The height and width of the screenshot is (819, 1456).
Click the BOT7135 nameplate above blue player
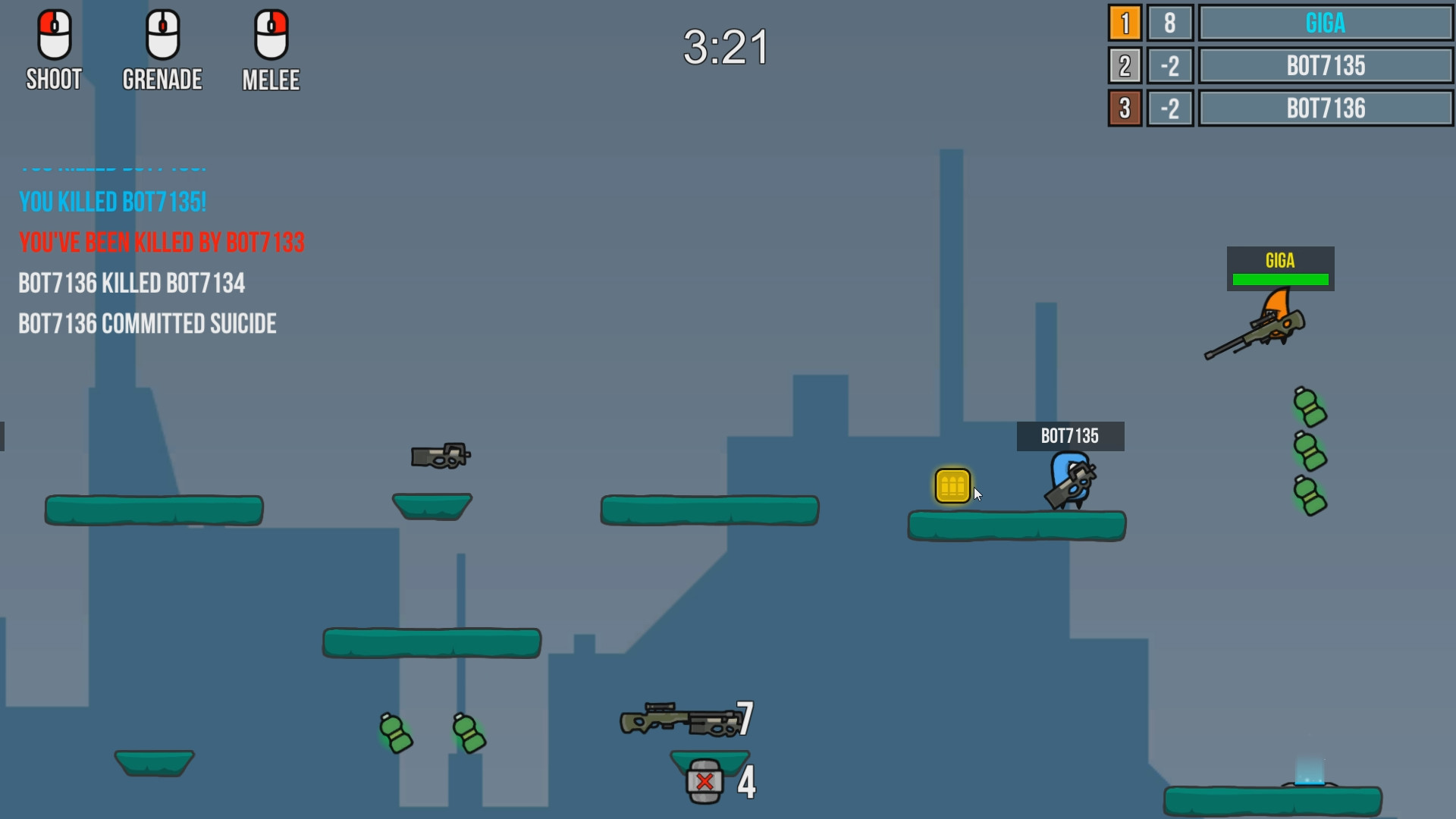tap(1070, 436)
